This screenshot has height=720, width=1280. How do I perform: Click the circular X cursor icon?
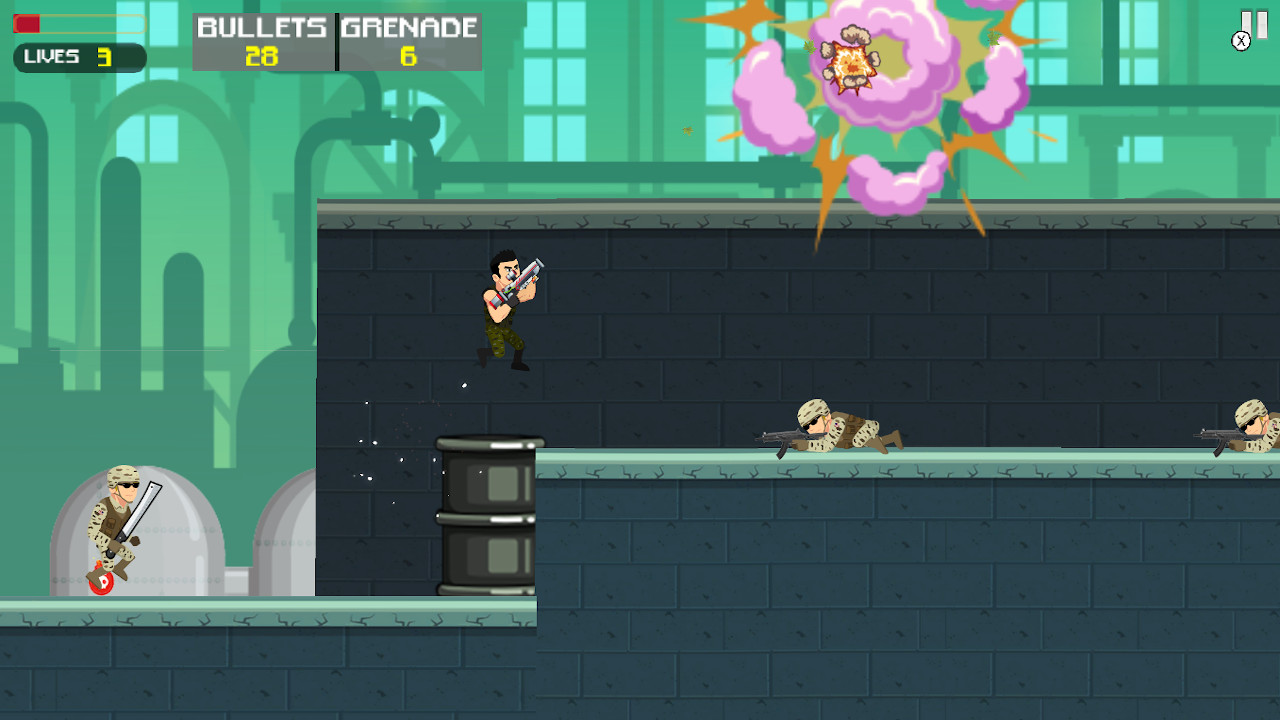[1242, 41]
